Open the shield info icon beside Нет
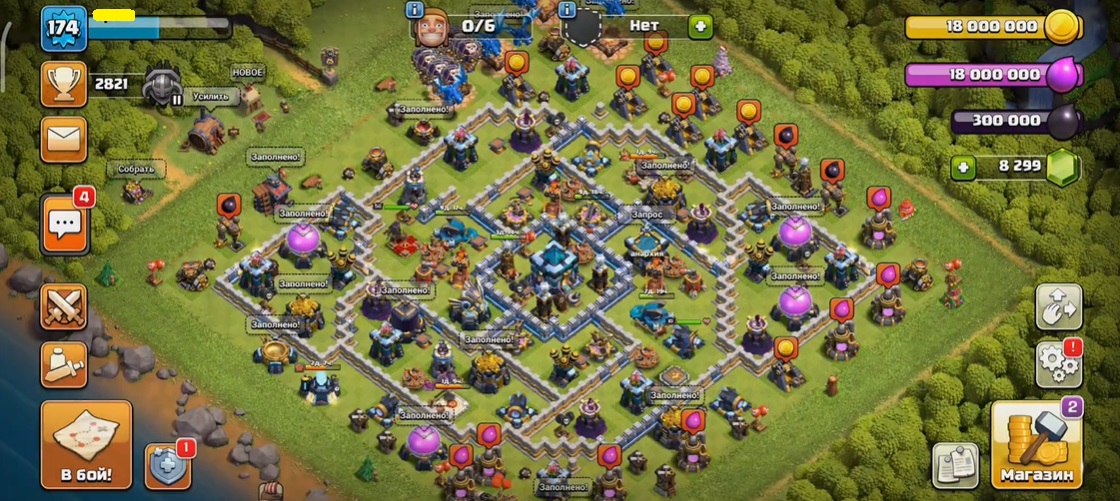The width and height of the screenshot is (1120, 501). 567,10
